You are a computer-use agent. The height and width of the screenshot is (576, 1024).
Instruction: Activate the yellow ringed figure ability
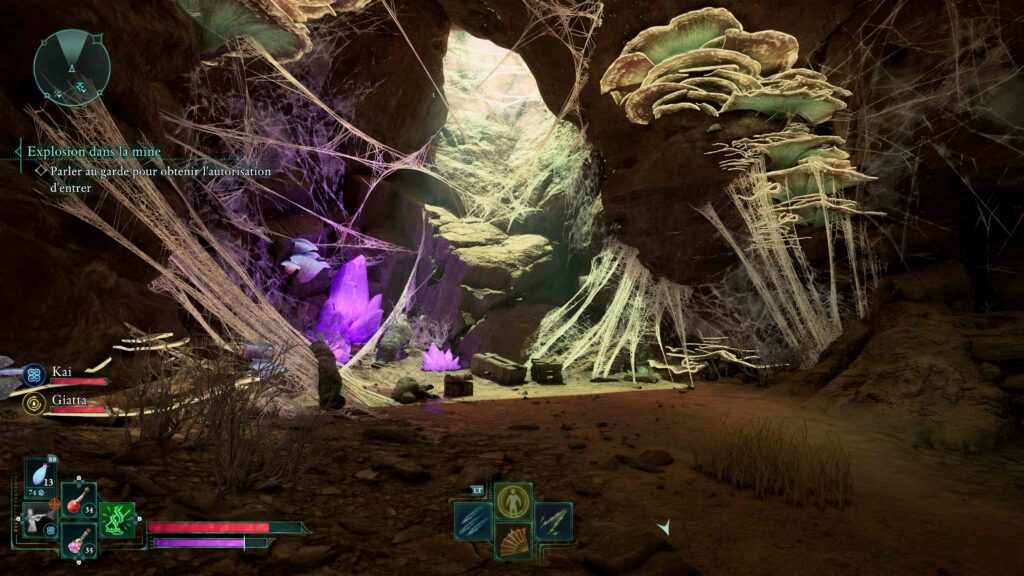(513, 500)
